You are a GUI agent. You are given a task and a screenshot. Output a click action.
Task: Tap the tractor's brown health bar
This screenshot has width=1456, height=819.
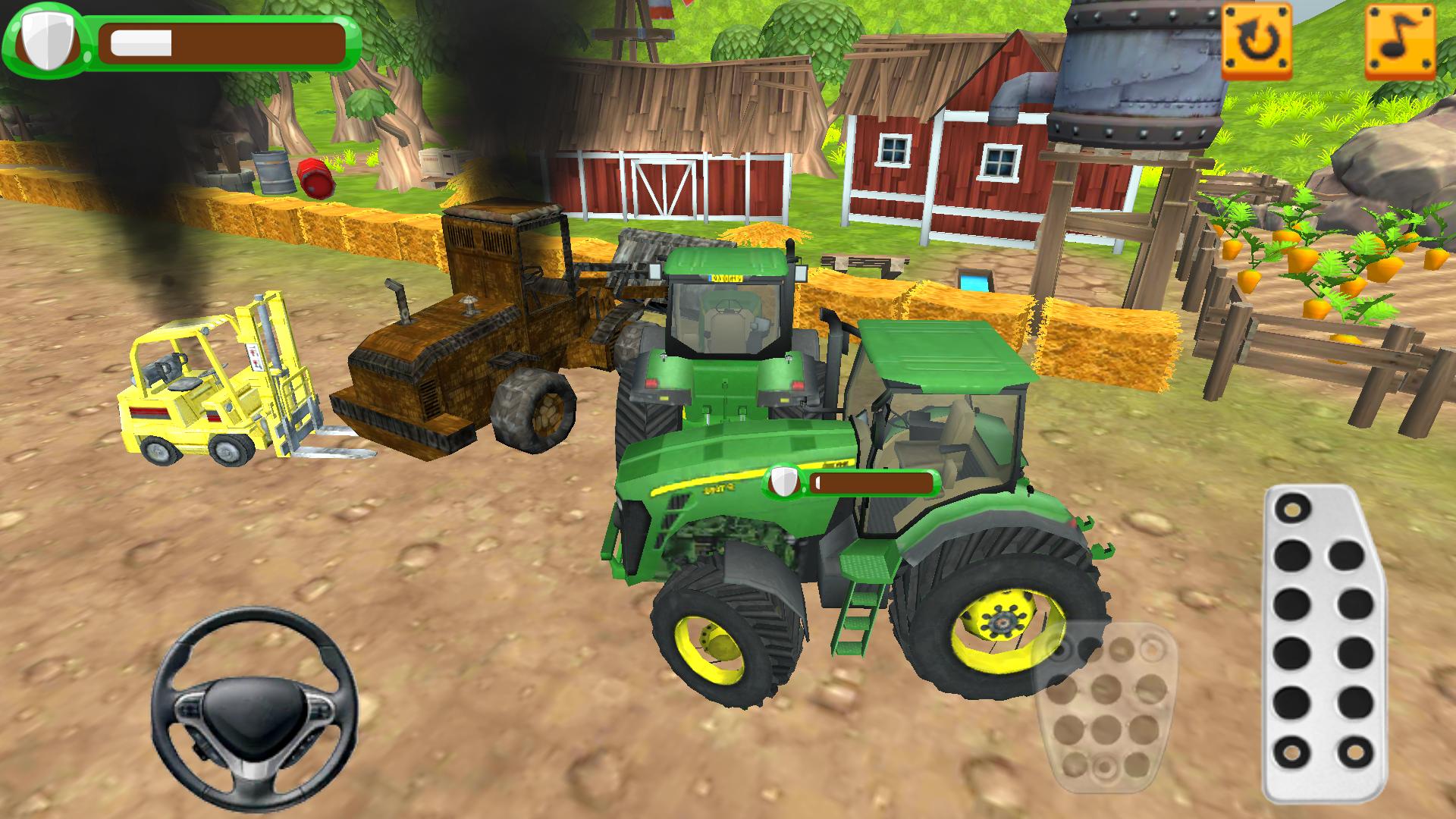[872, 482]
